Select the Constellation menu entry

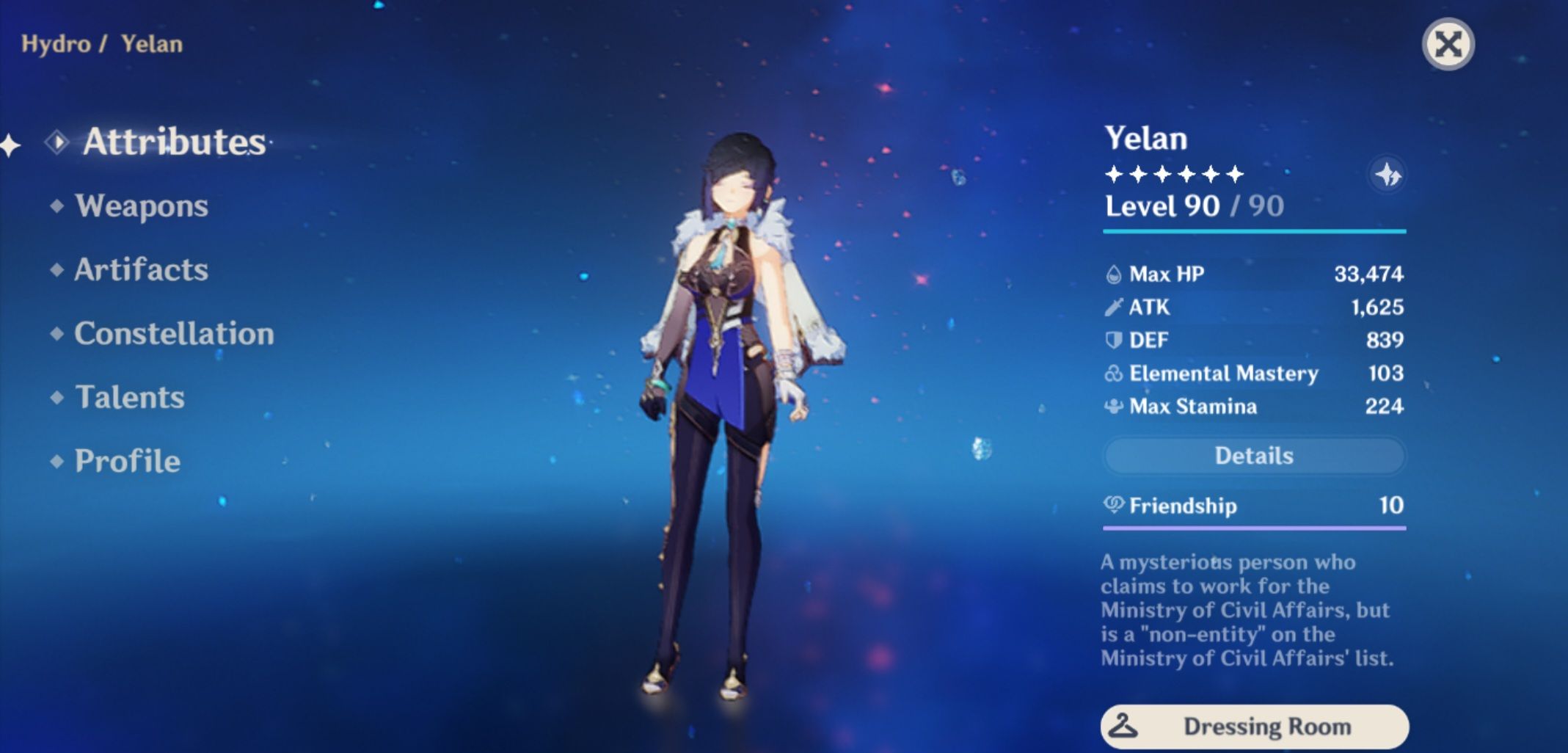coord(172,334)
